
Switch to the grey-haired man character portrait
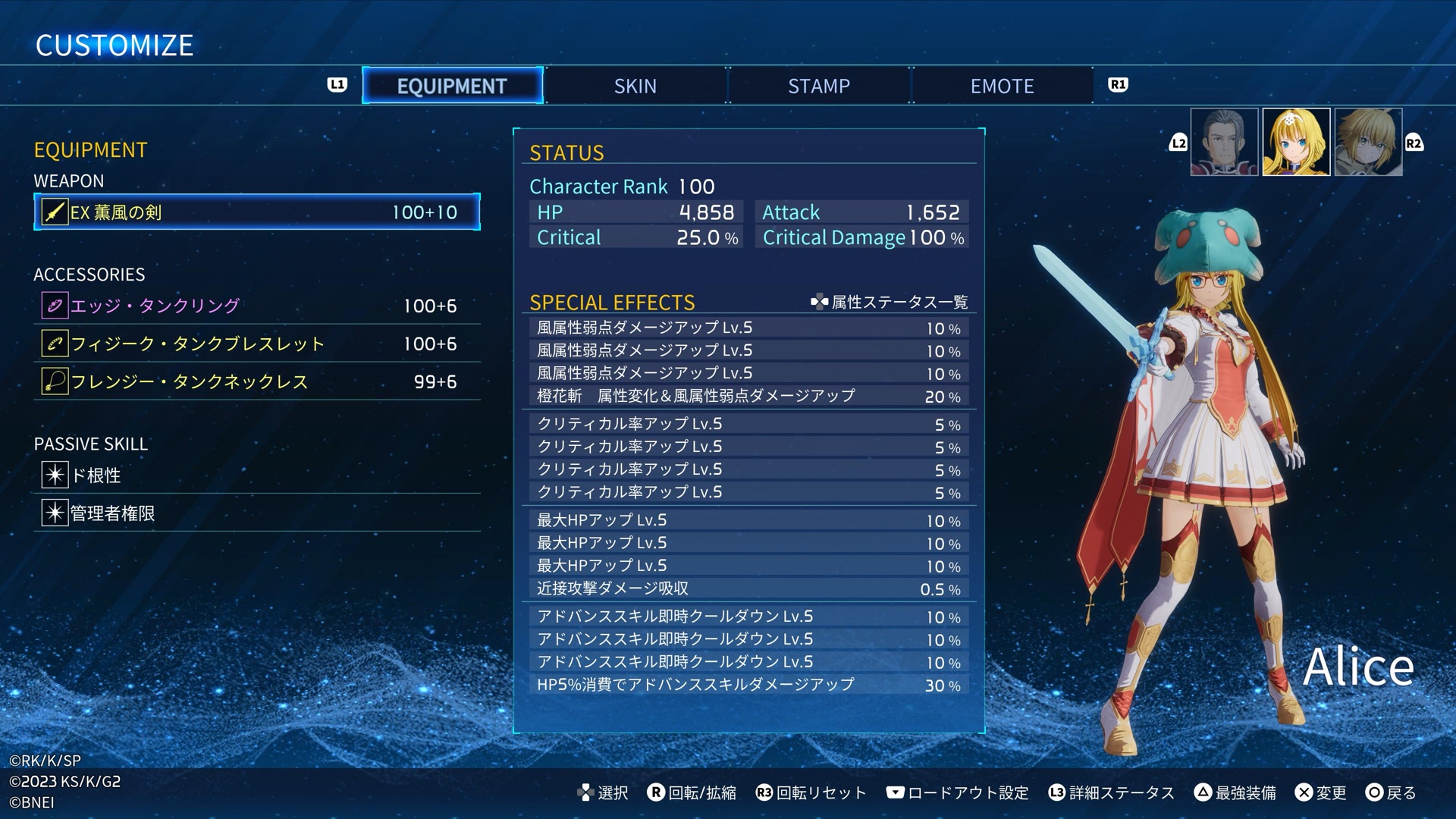[x=1224, y=142]
